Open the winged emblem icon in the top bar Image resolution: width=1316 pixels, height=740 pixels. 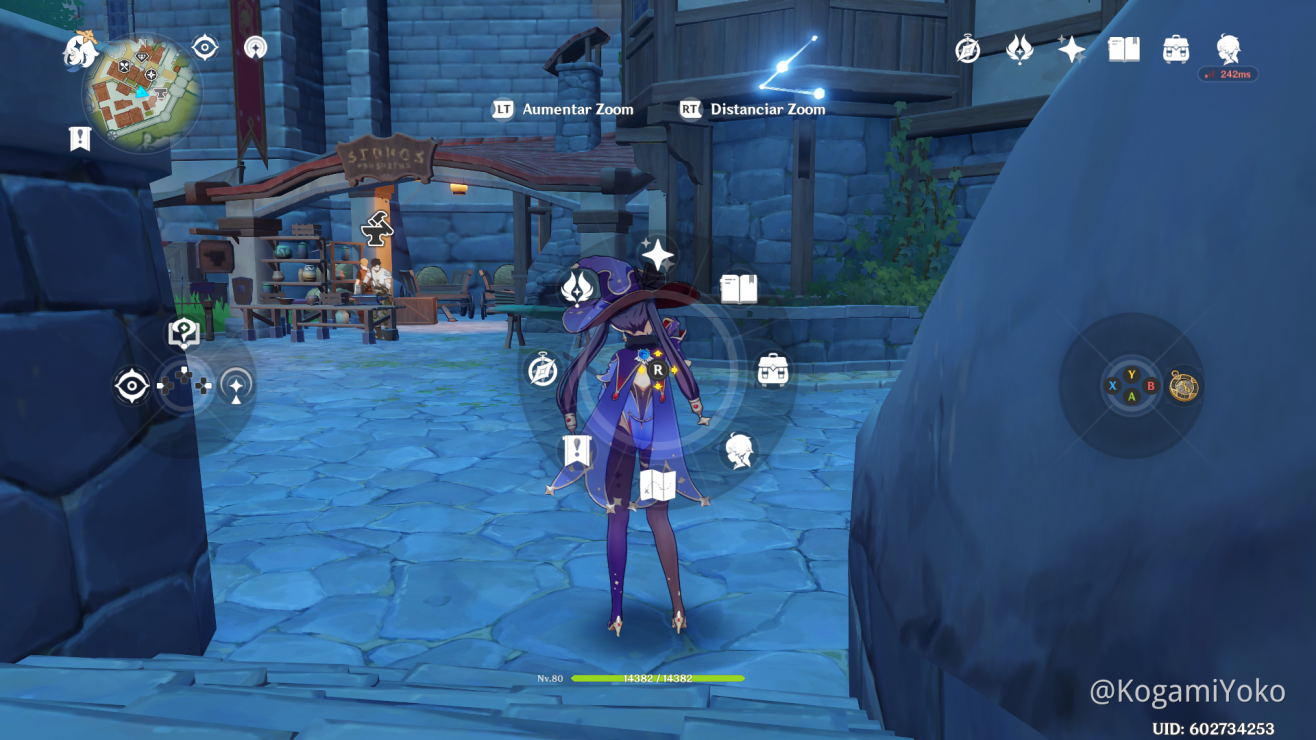pyautogui.click(x=1019, y=49)
